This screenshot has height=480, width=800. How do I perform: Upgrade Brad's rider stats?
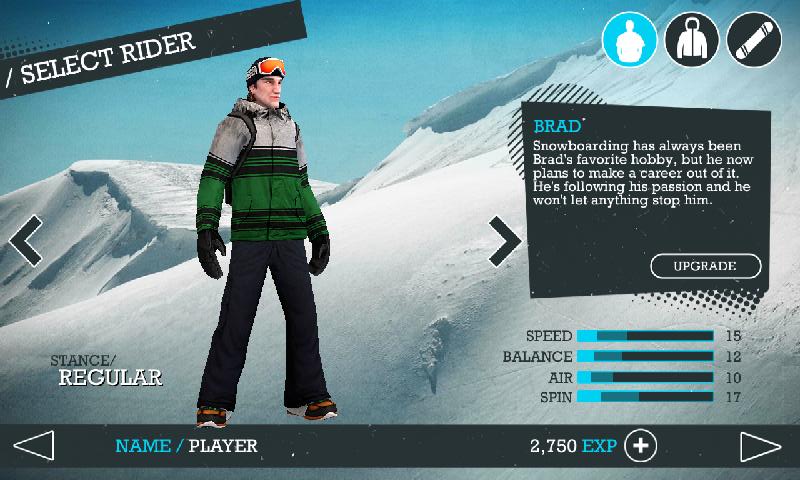tap(706, 266)
